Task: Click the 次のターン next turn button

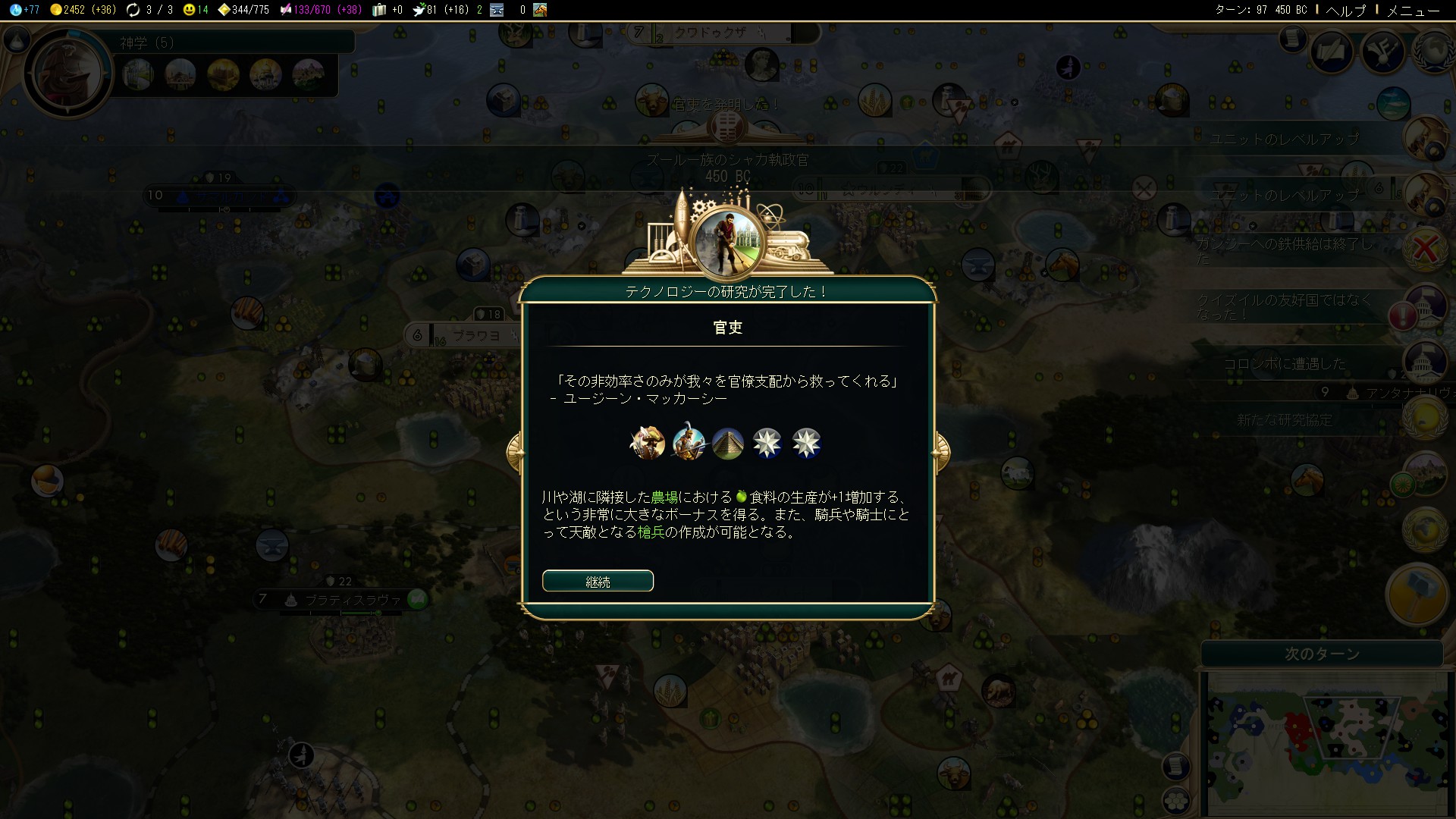Action: (x=1322, y=654)
